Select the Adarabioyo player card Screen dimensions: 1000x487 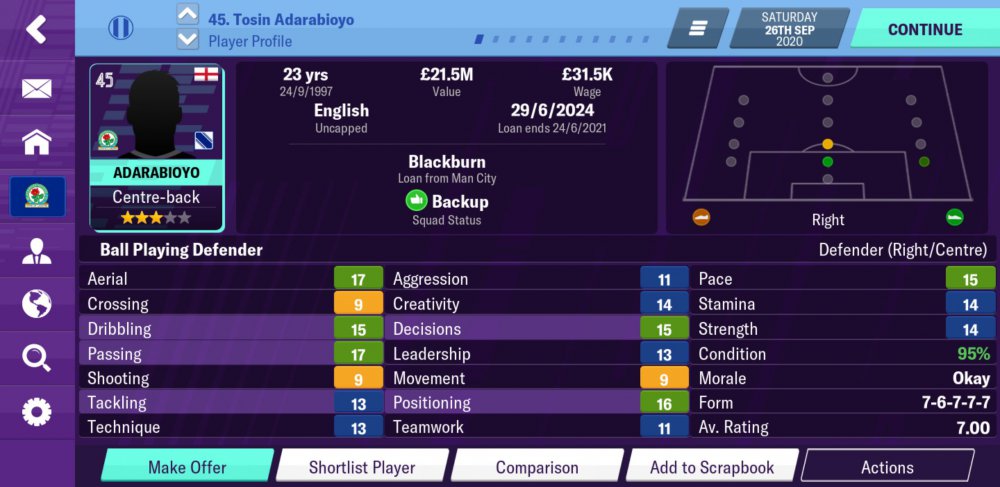157,148
